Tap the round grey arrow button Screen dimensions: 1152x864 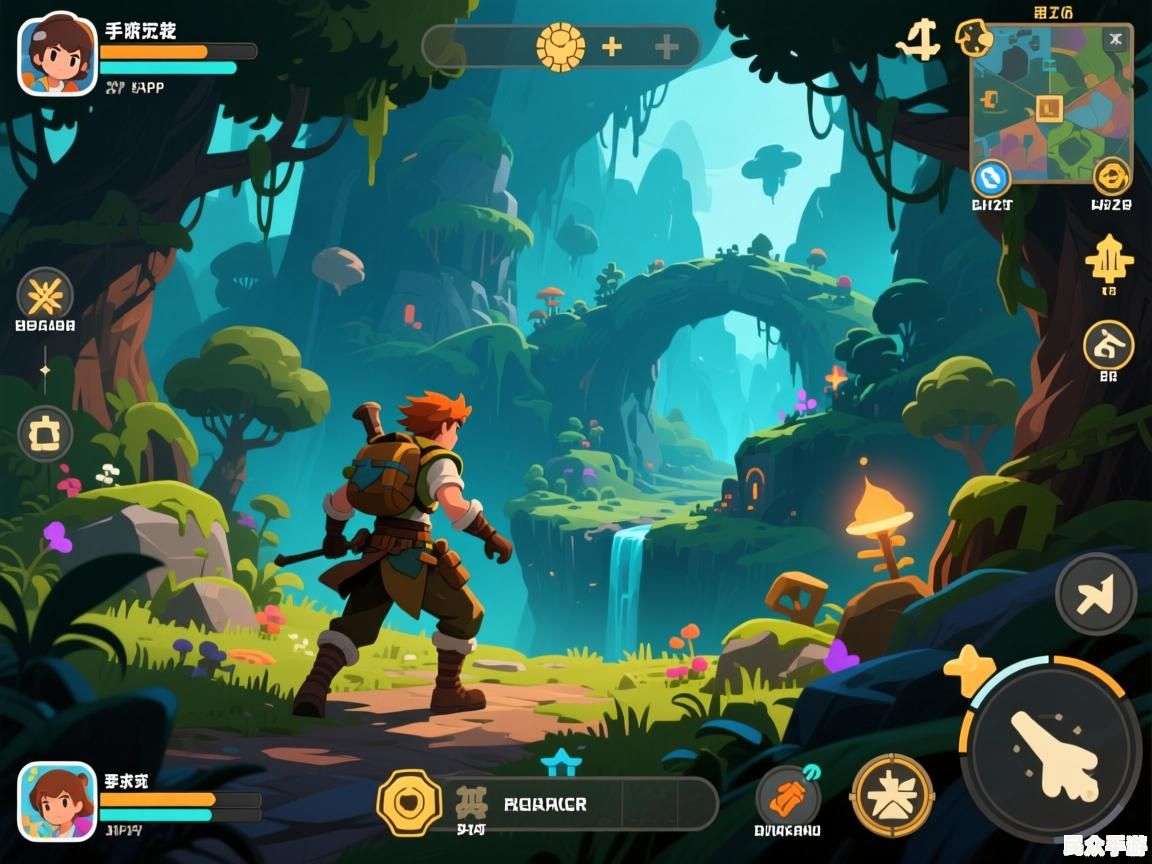click(x=1096, y=594)
